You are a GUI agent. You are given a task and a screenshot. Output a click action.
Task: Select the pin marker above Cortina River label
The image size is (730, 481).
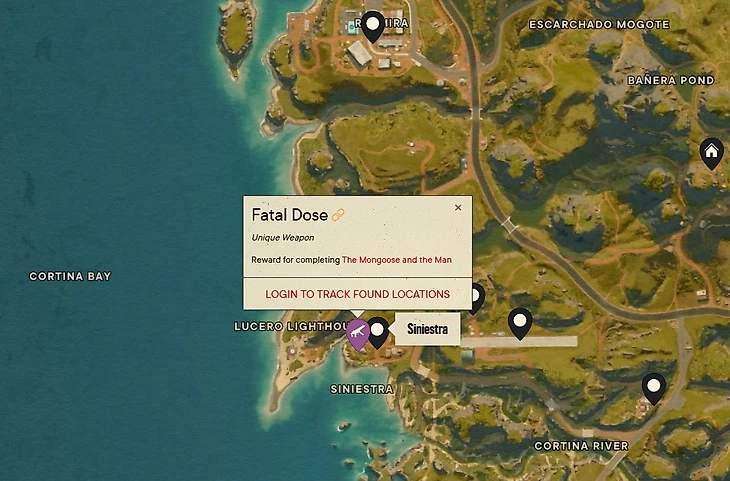pyautogui.click(x=654, y=386)
